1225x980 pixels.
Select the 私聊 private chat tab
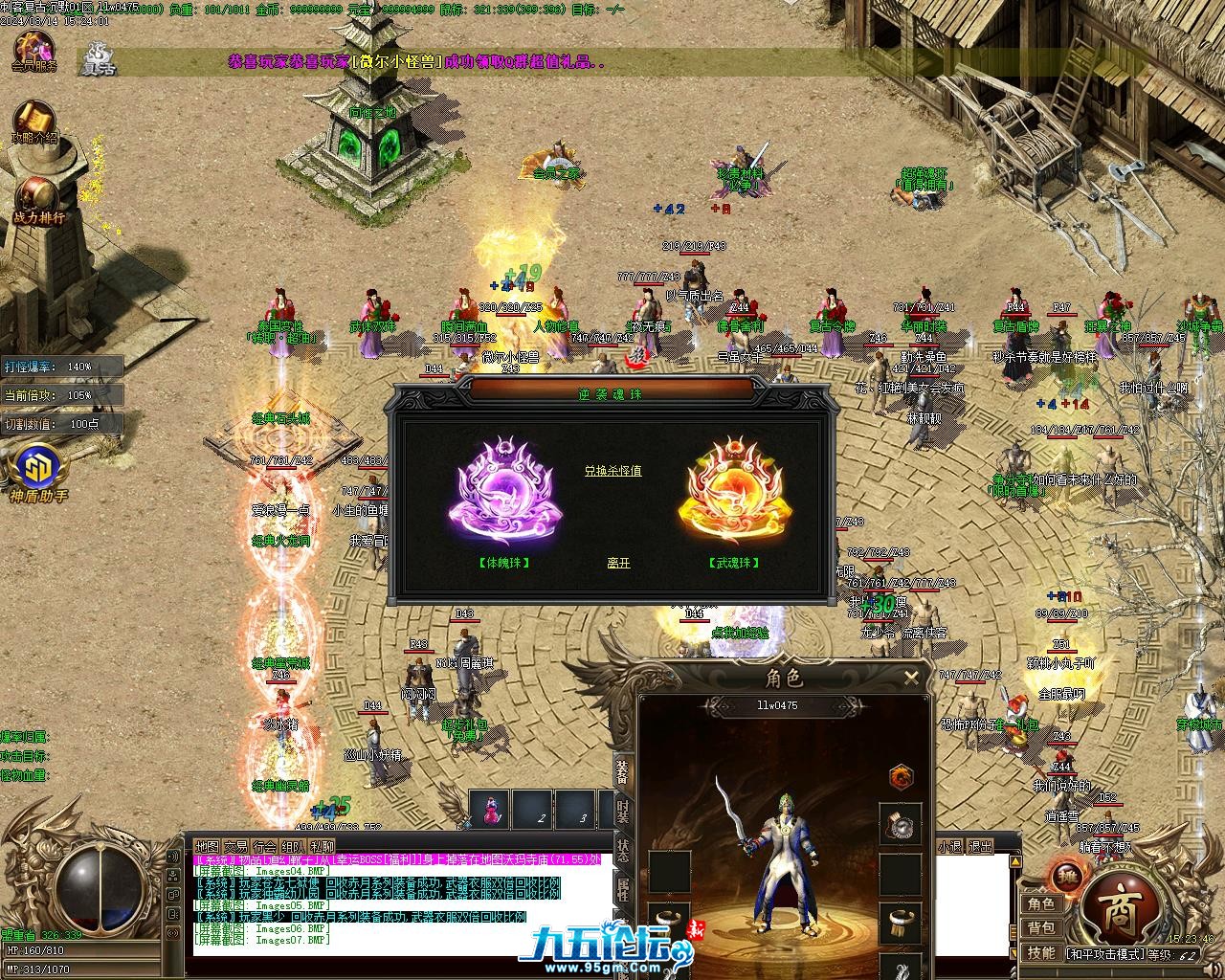click(323, 847)
